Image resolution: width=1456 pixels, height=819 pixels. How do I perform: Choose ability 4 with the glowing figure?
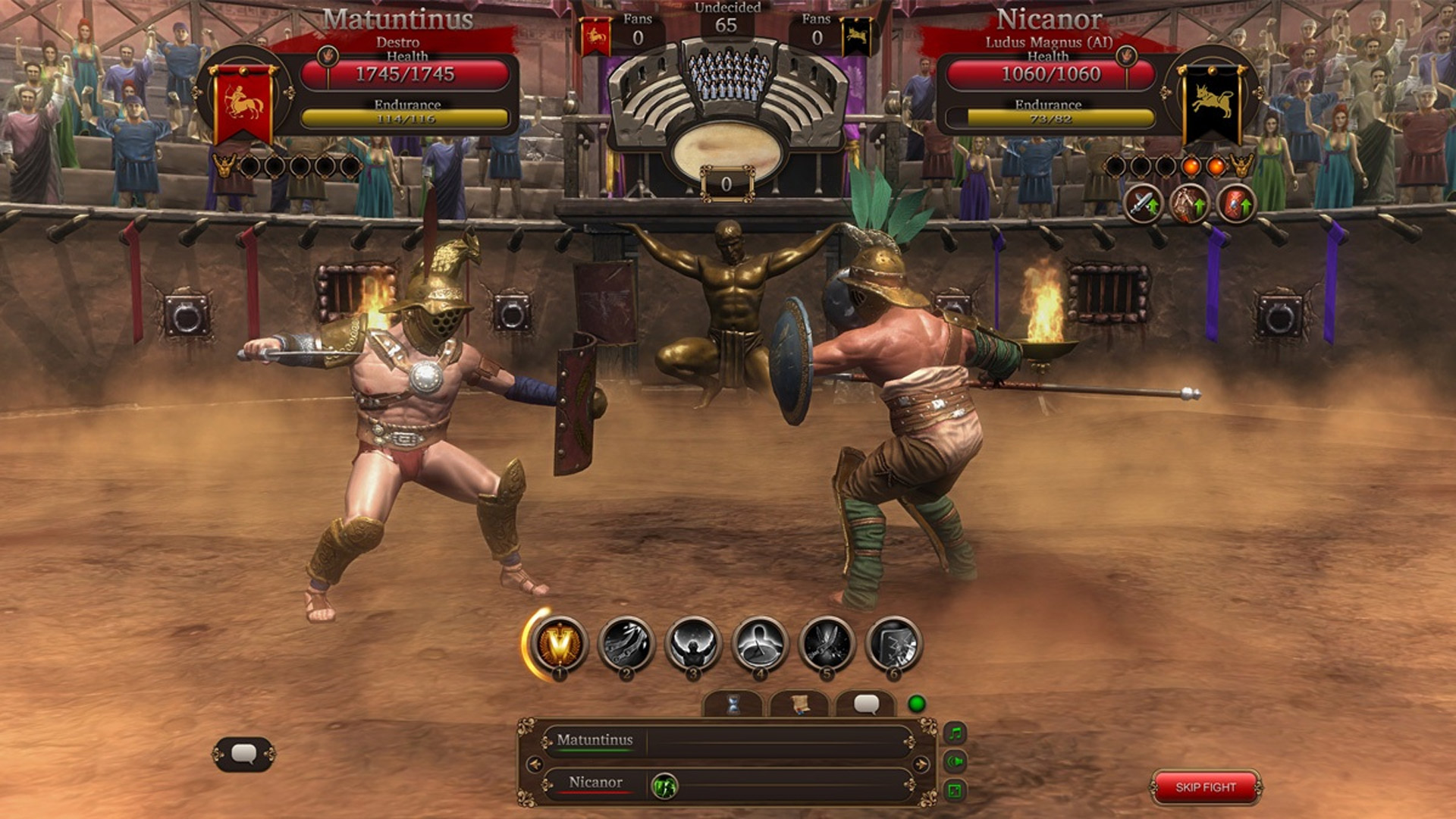pos(759,644)
